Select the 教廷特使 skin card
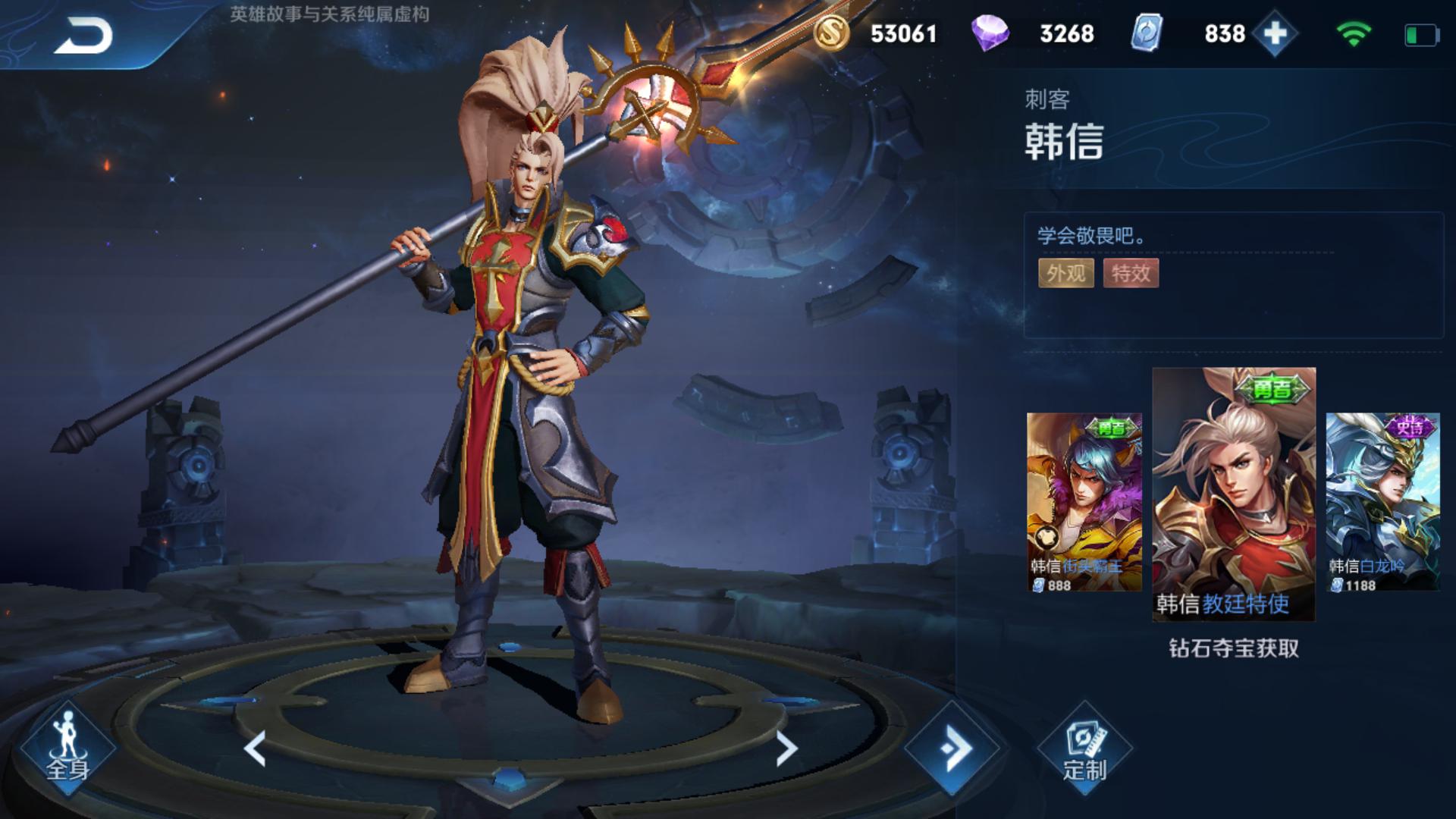Viewport: 1456px width, 819px height. (x=1234, y=494)
